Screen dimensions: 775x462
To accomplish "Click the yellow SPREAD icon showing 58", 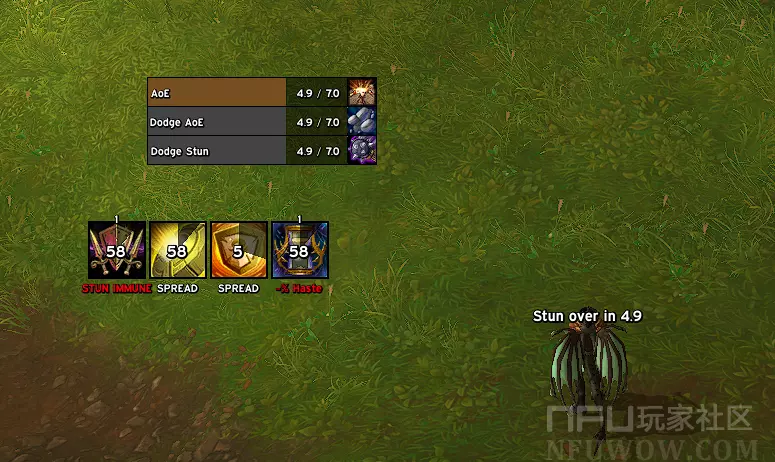I will [178, 250].
